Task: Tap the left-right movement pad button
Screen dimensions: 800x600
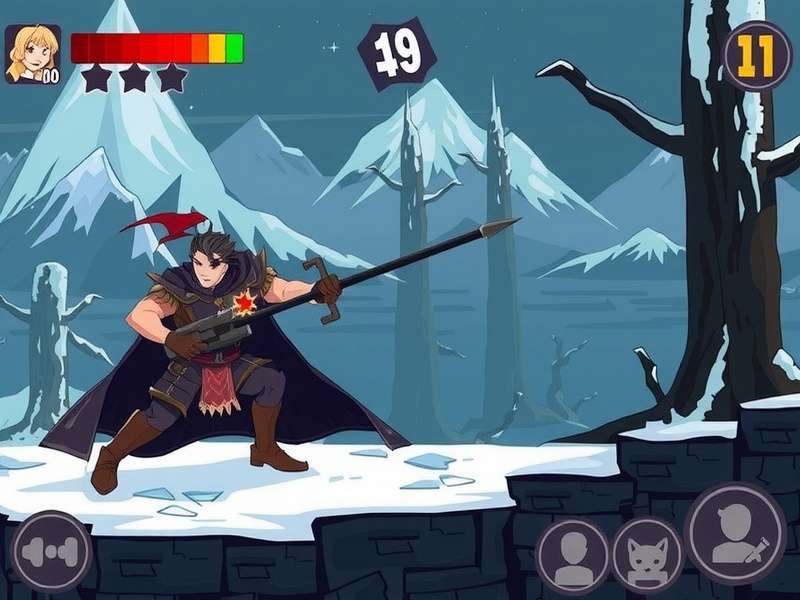Action: [x=51, y=551]
